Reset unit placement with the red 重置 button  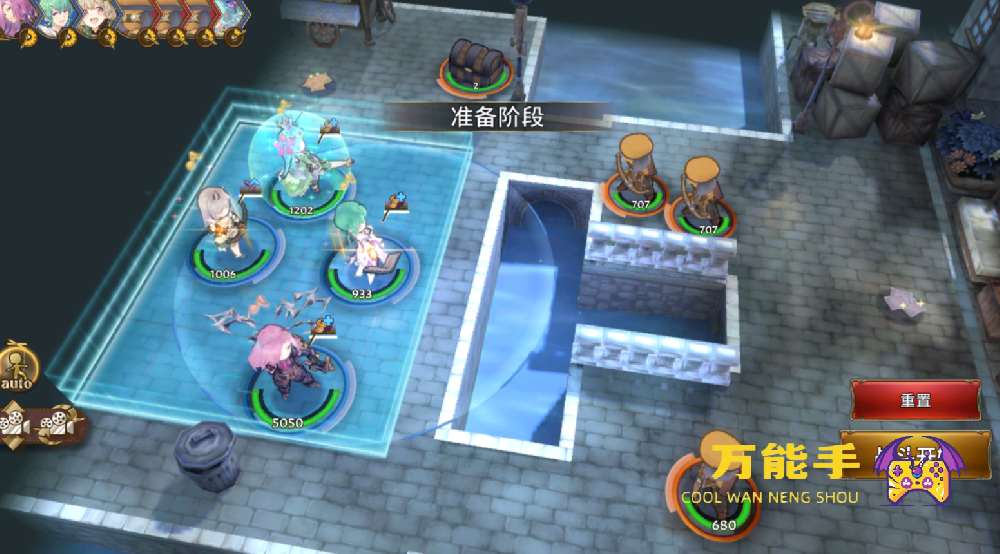(914, 401)
